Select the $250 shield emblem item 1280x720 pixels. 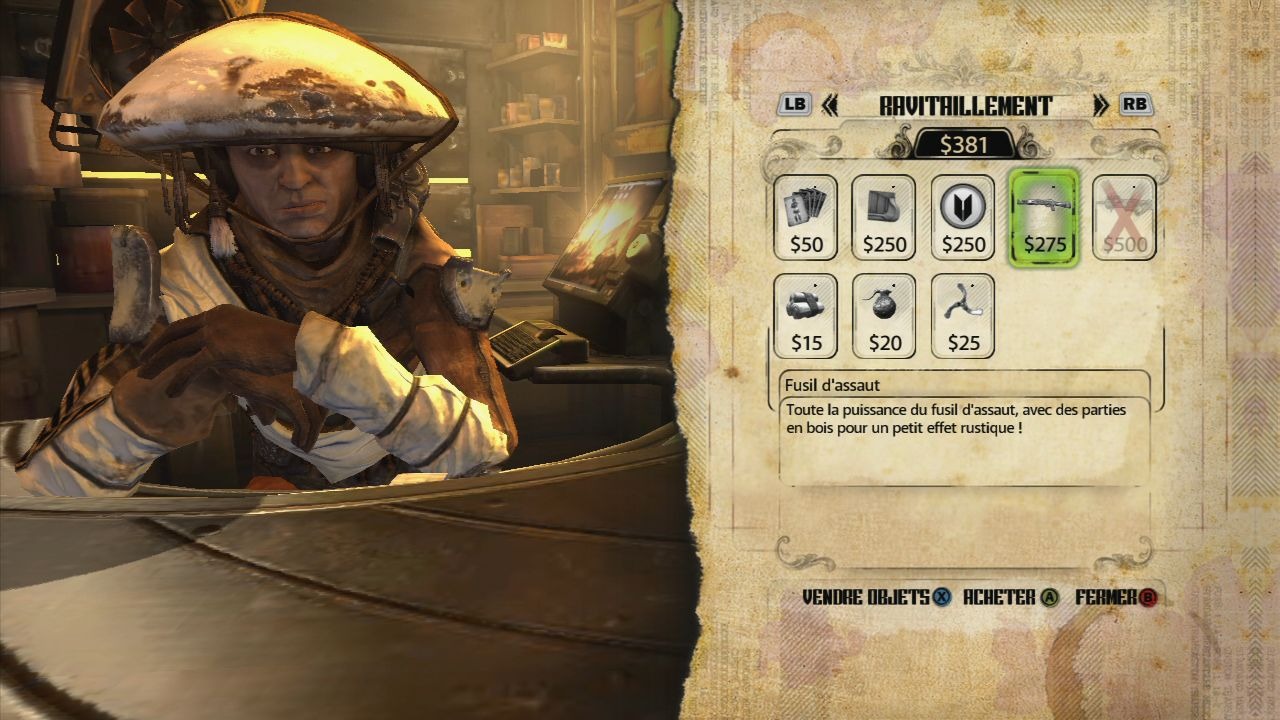click(x=963, y=217)
